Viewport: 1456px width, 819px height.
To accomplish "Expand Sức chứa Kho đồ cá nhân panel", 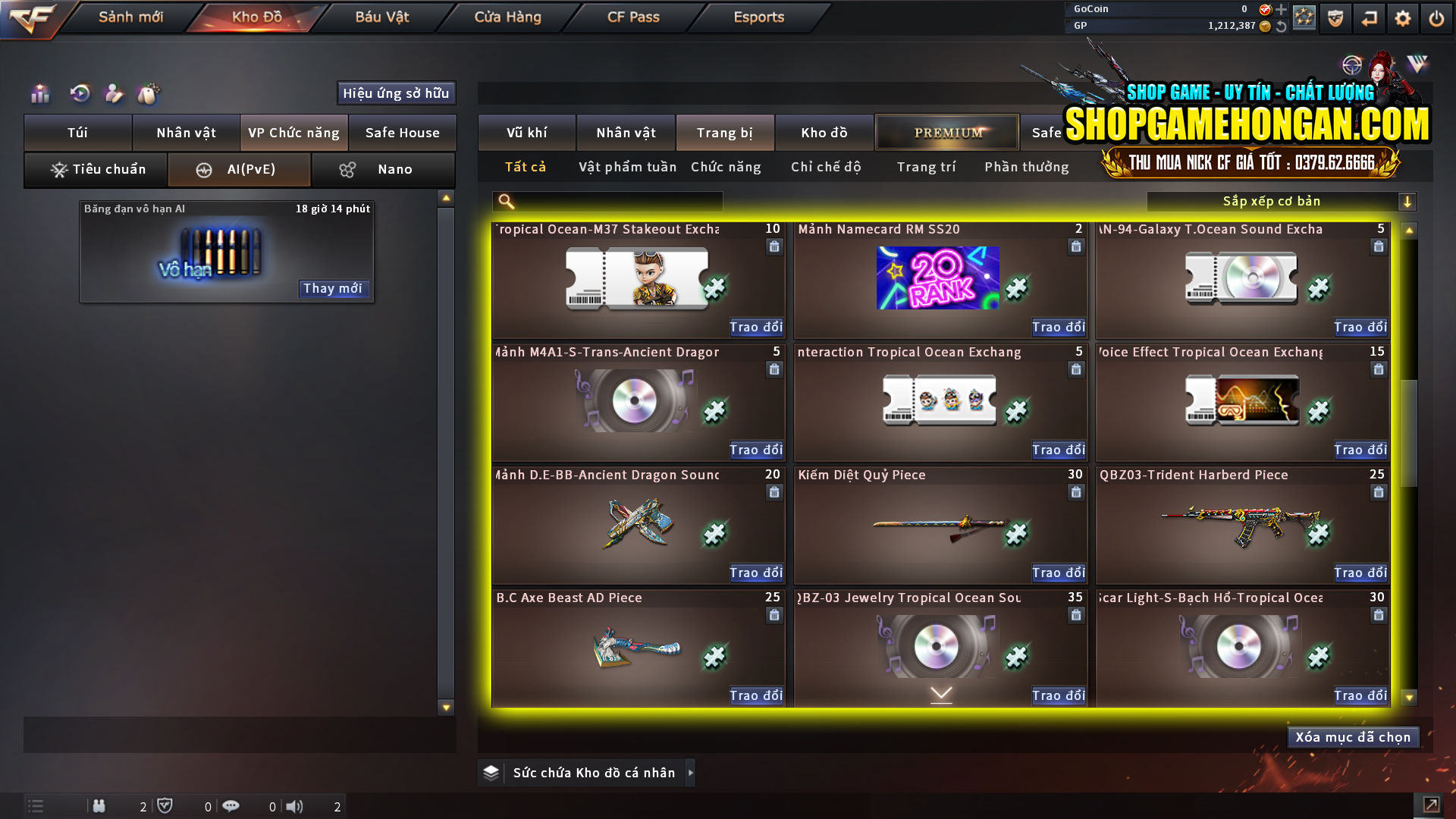I will coord(691,773).
